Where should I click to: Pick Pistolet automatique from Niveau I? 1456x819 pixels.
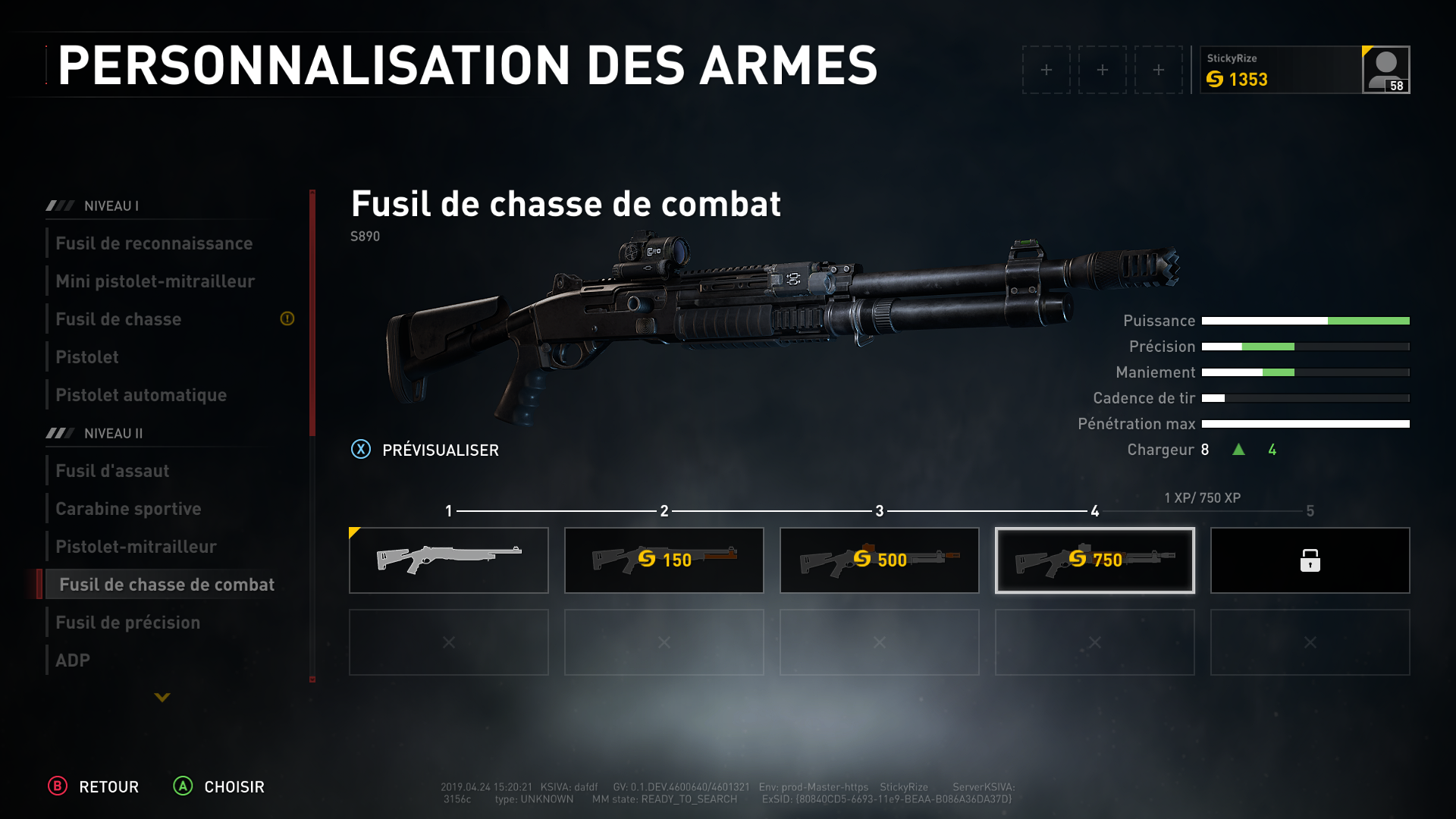[141, 395]
